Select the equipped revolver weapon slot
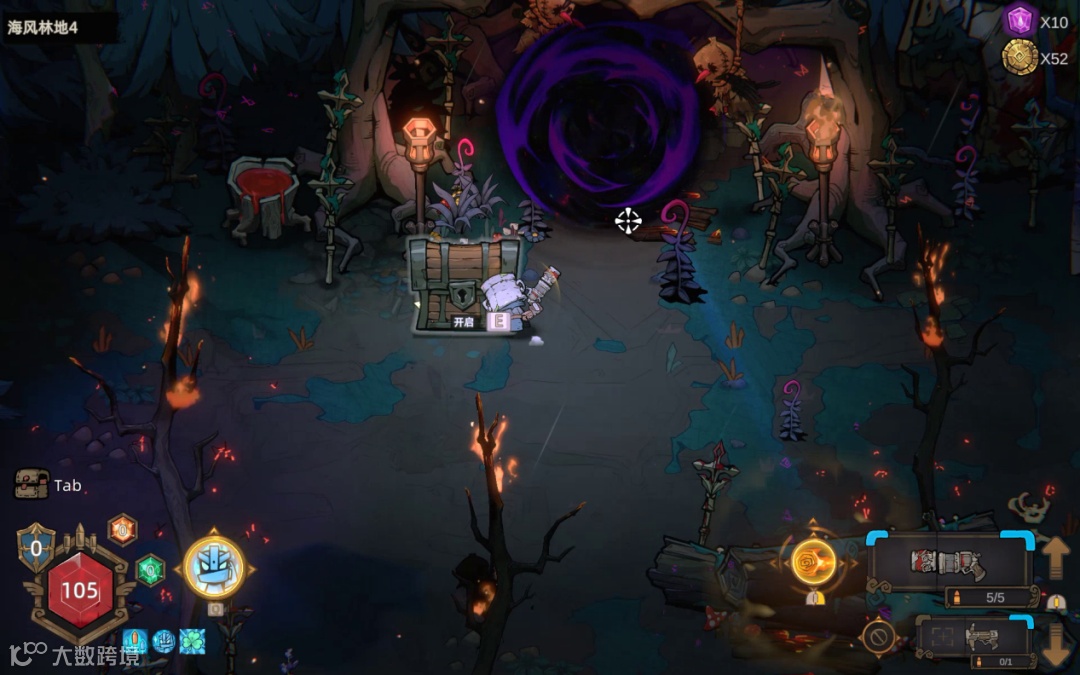The height and width of the screenshot is (675, 1080). tap(949, 562)
